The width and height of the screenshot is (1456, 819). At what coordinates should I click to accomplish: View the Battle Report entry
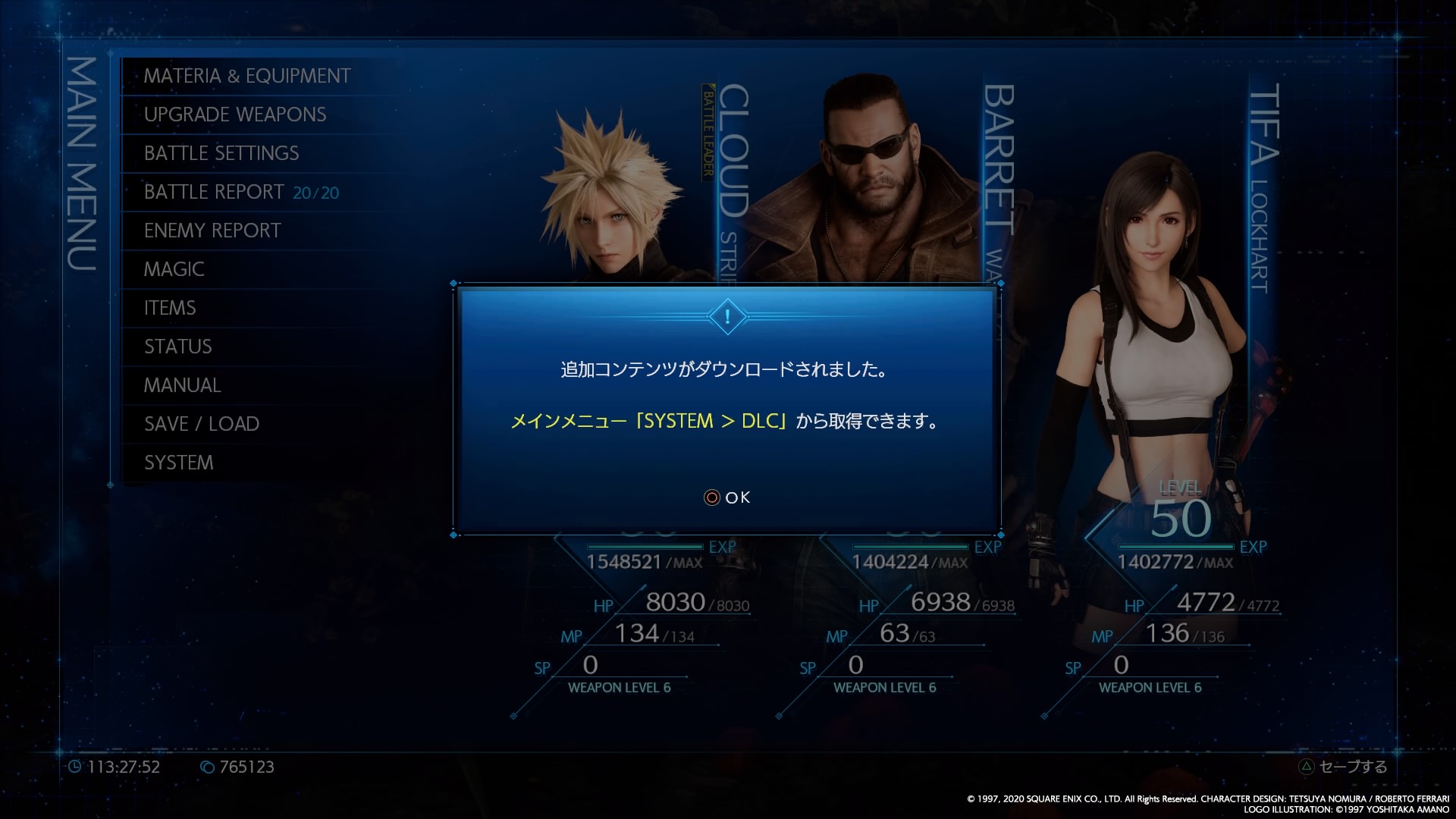click(x=241, y=192)
